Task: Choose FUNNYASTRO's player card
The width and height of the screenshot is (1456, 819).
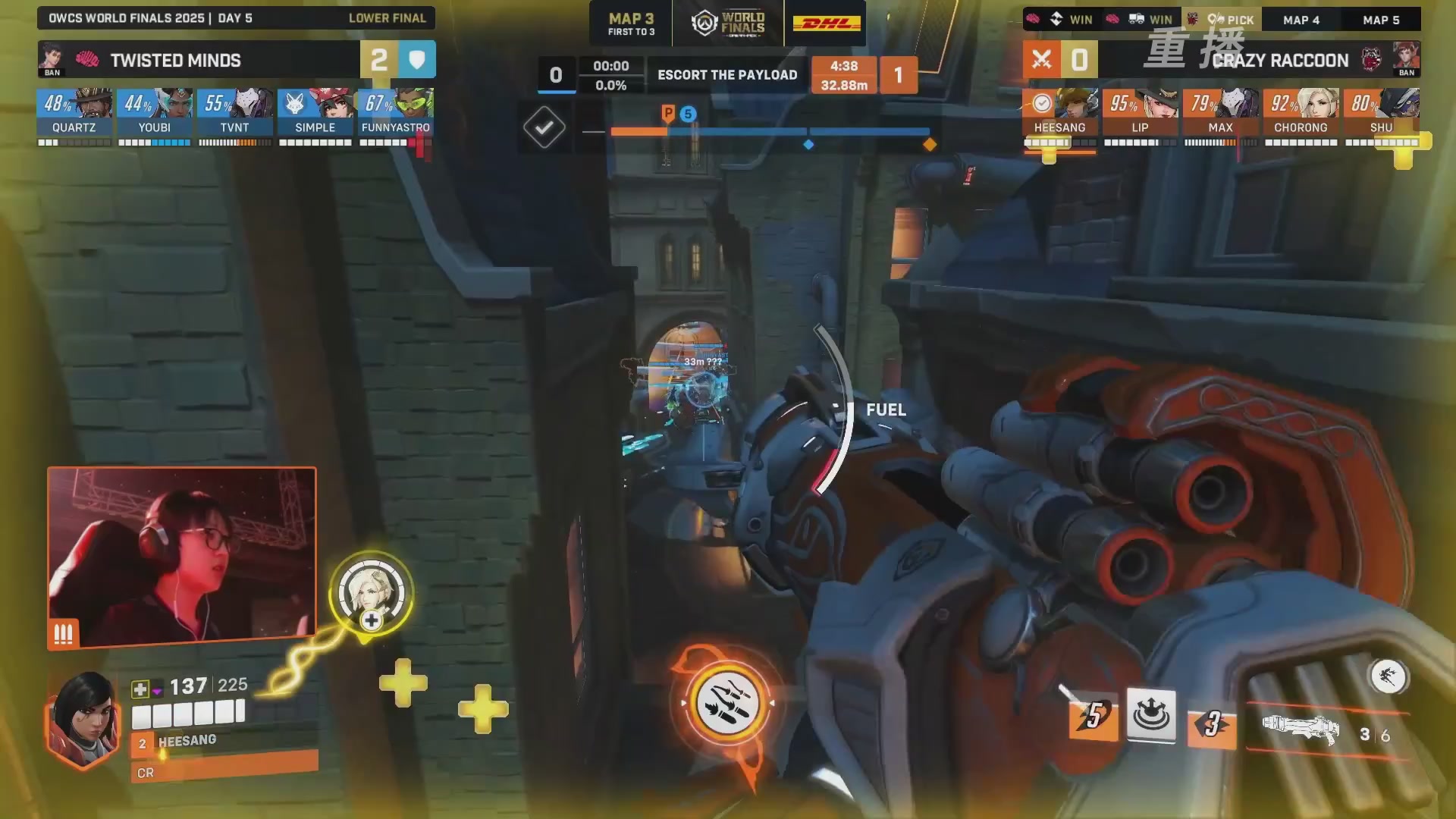Action: coord(396,112)
